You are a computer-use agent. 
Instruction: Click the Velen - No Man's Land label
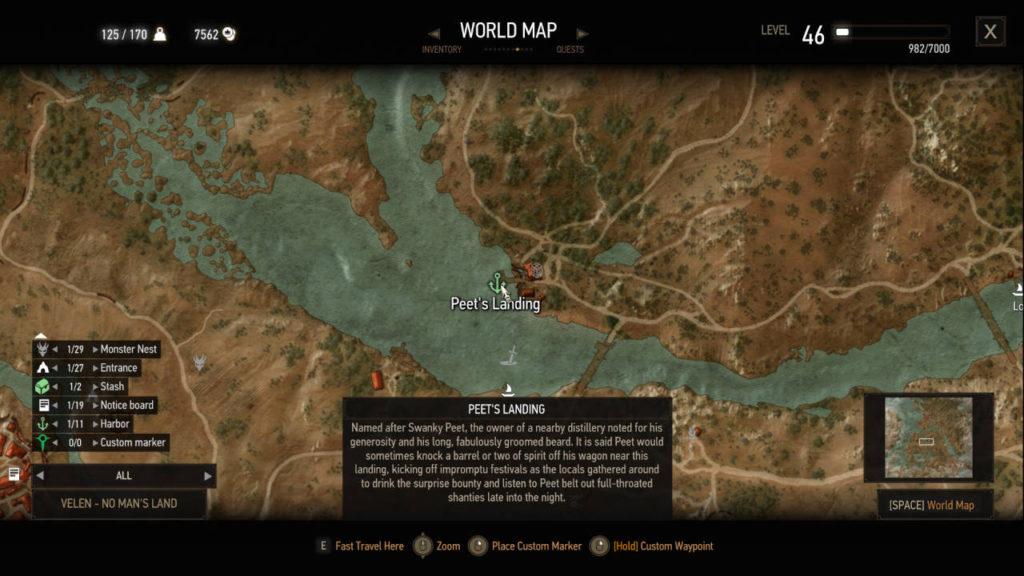119,503
